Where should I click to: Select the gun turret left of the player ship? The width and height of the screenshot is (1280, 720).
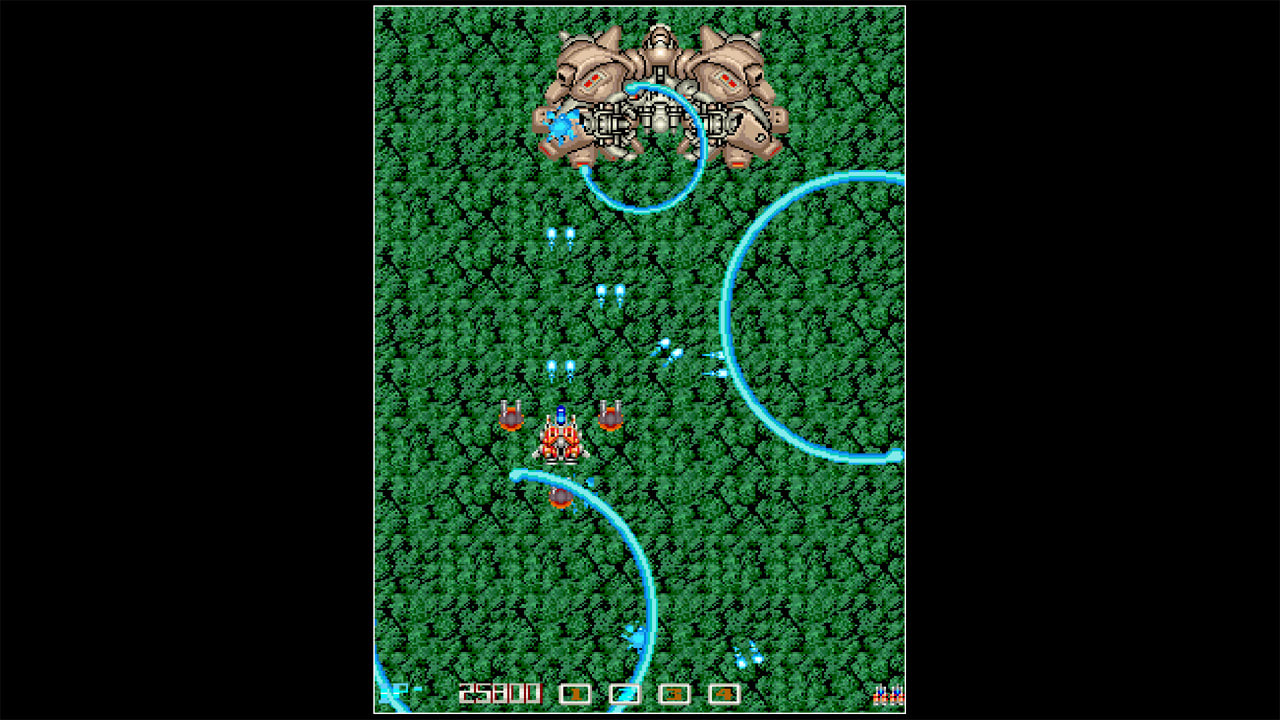coord(509,417)
